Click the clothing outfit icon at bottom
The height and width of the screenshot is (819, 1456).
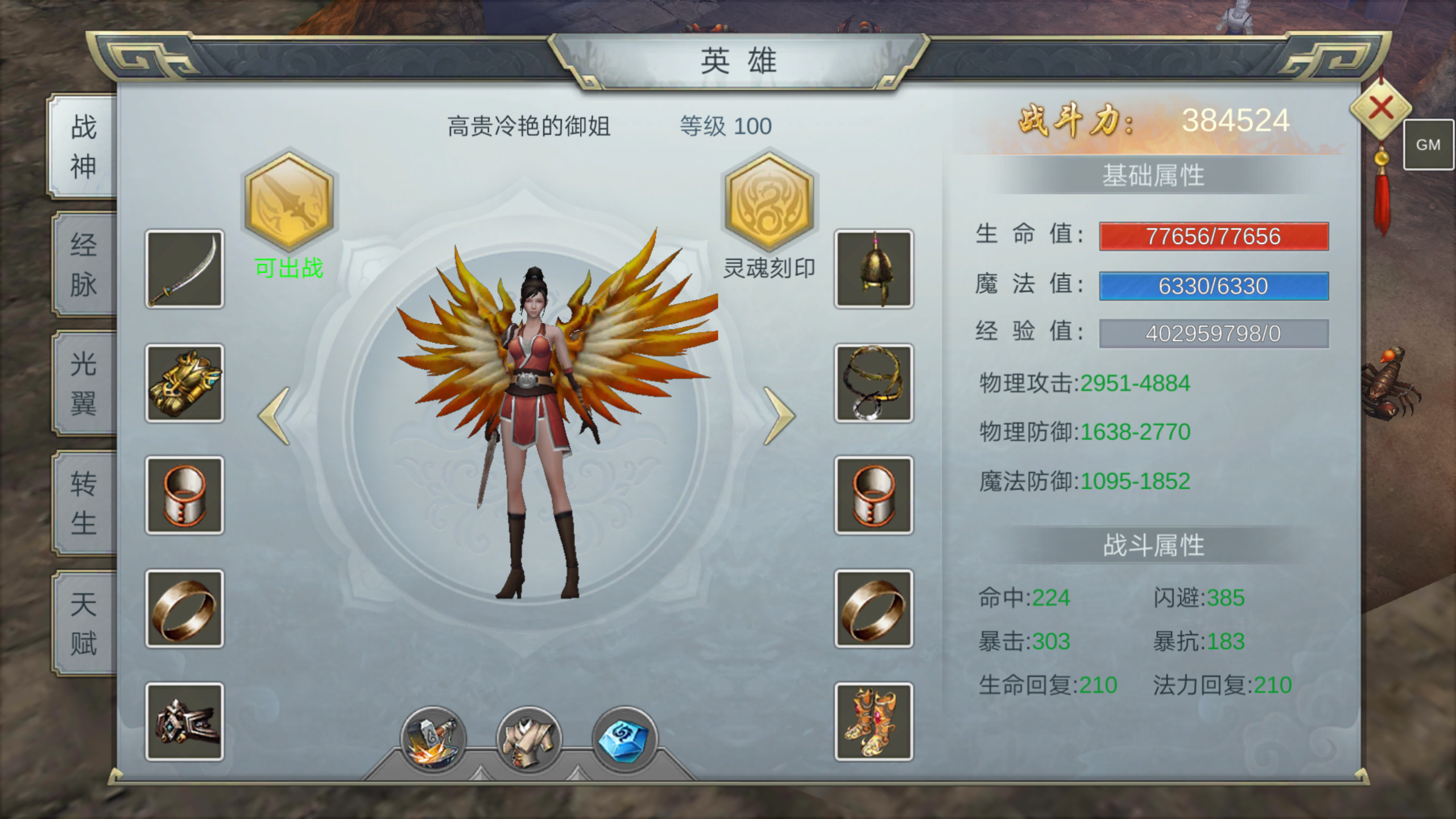coord(529,739)
